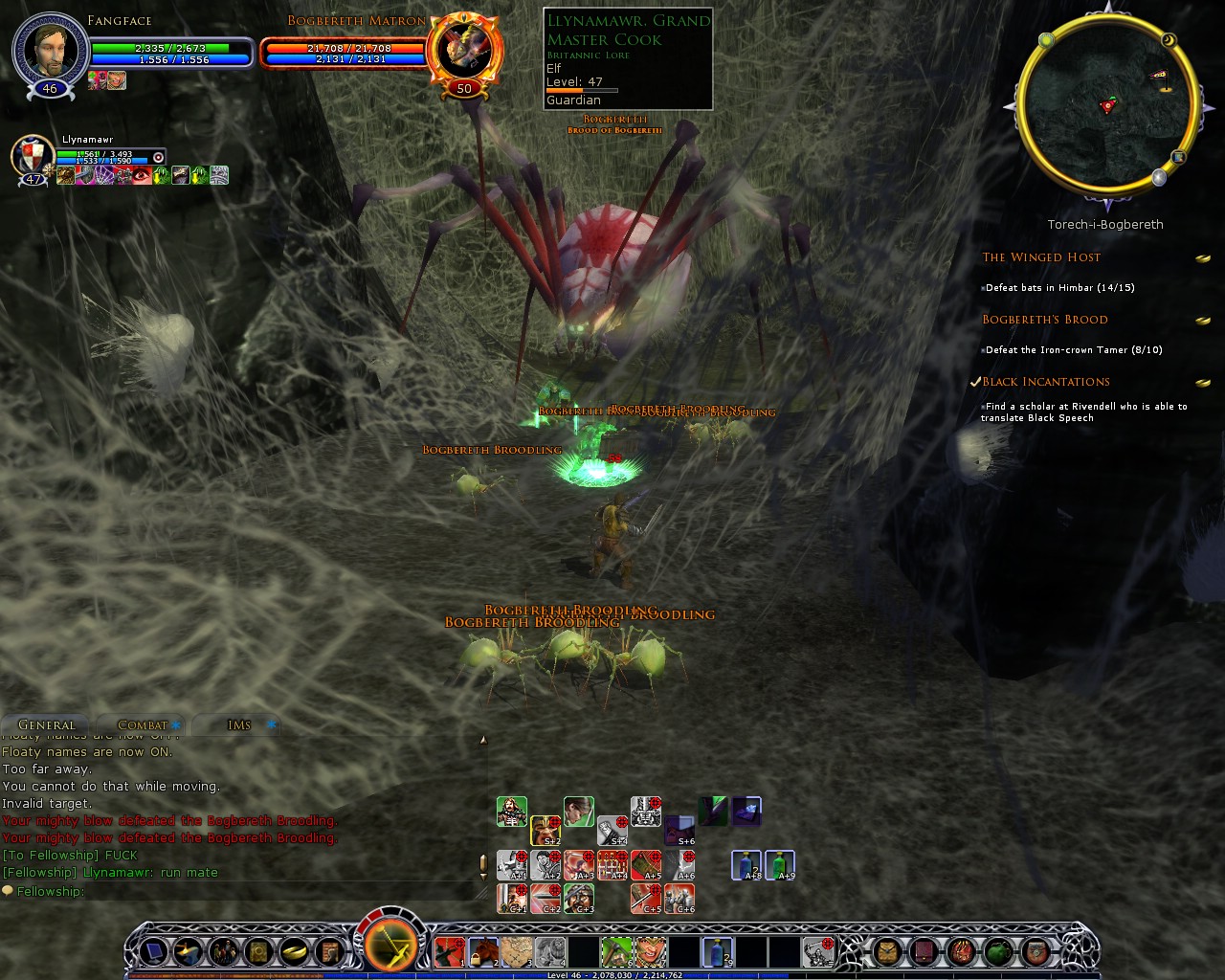Select fellowship member Llynamawr's portrait
The image size is (1225, 980).
point(33,155)
